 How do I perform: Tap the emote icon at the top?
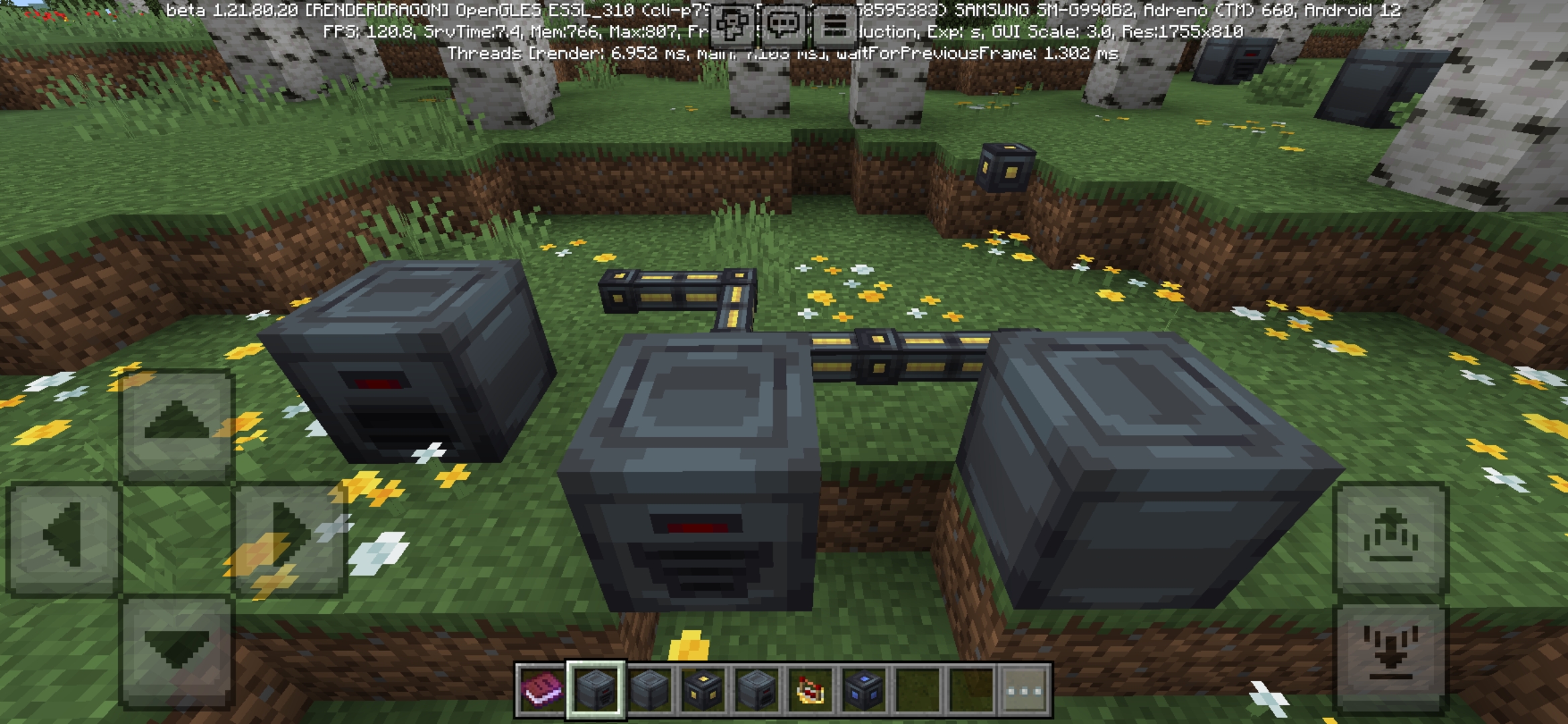(x=734, y=25)
